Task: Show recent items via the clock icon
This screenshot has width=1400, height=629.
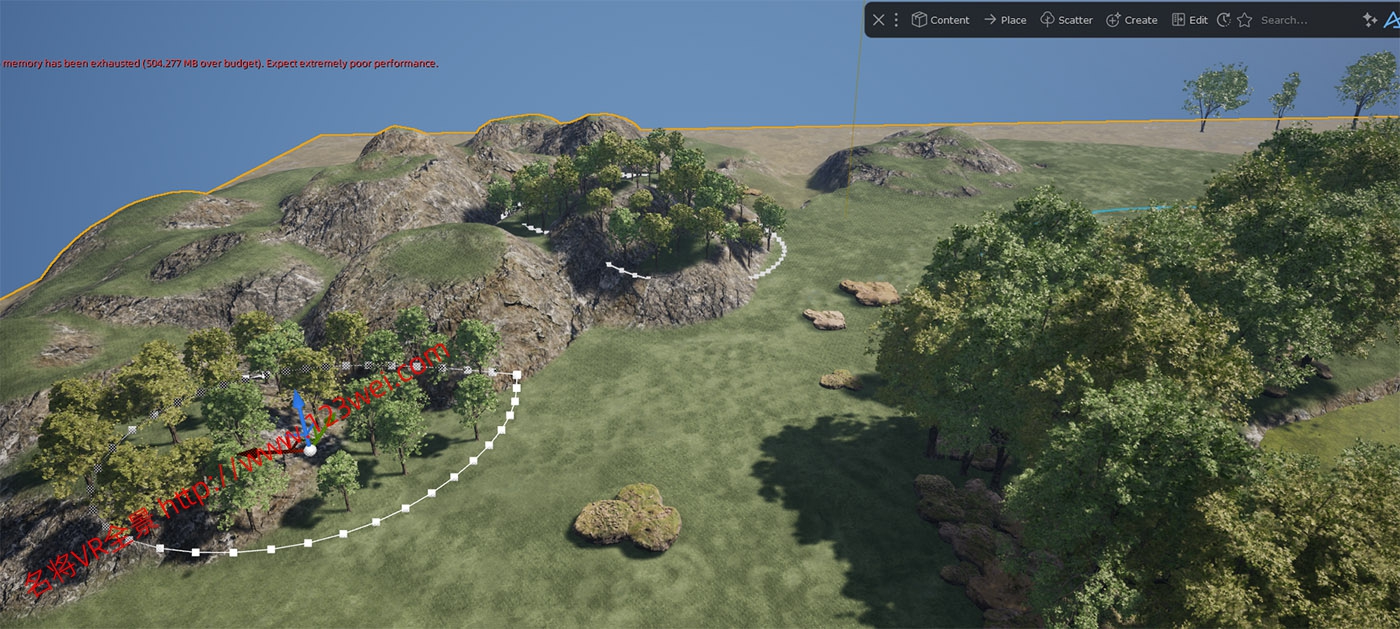Action: point(1223,20)
